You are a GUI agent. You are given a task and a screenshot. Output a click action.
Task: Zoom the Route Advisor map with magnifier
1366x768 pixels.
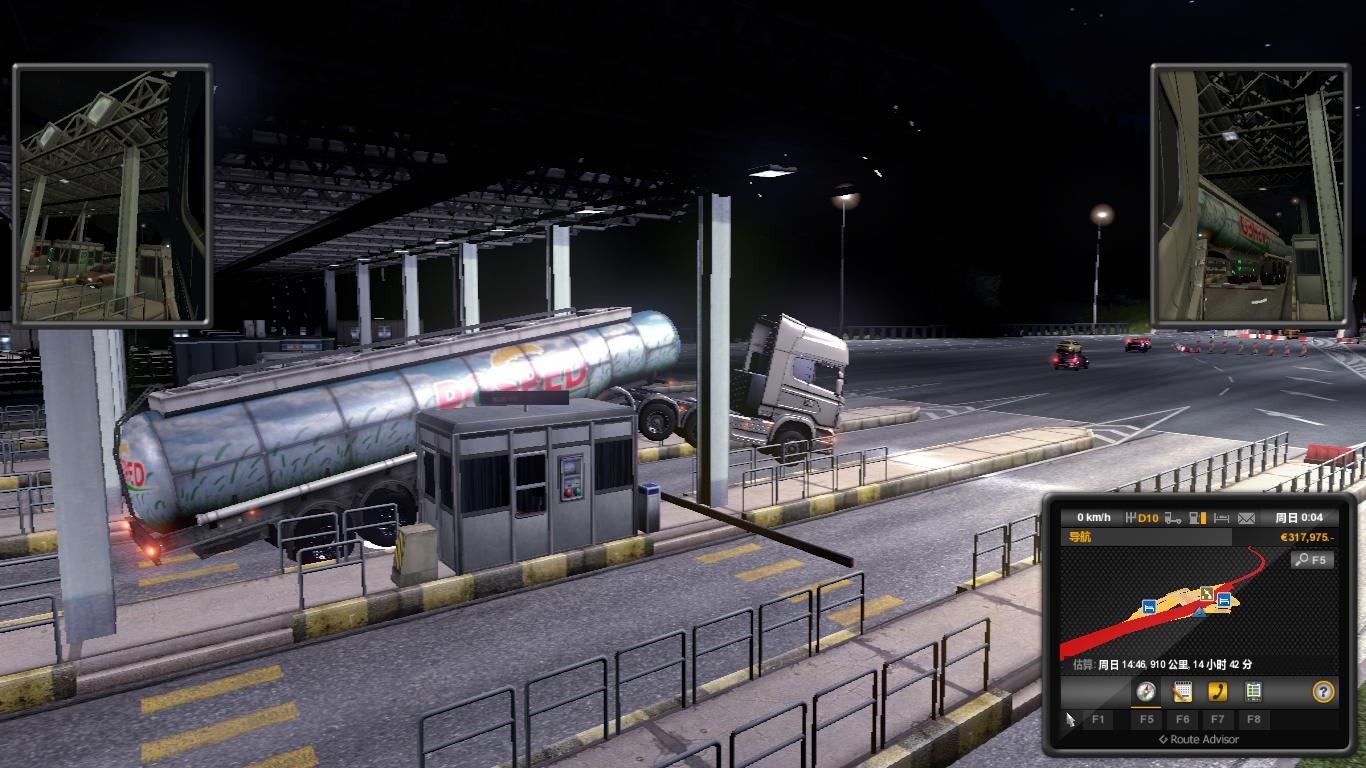[1313, 560]
